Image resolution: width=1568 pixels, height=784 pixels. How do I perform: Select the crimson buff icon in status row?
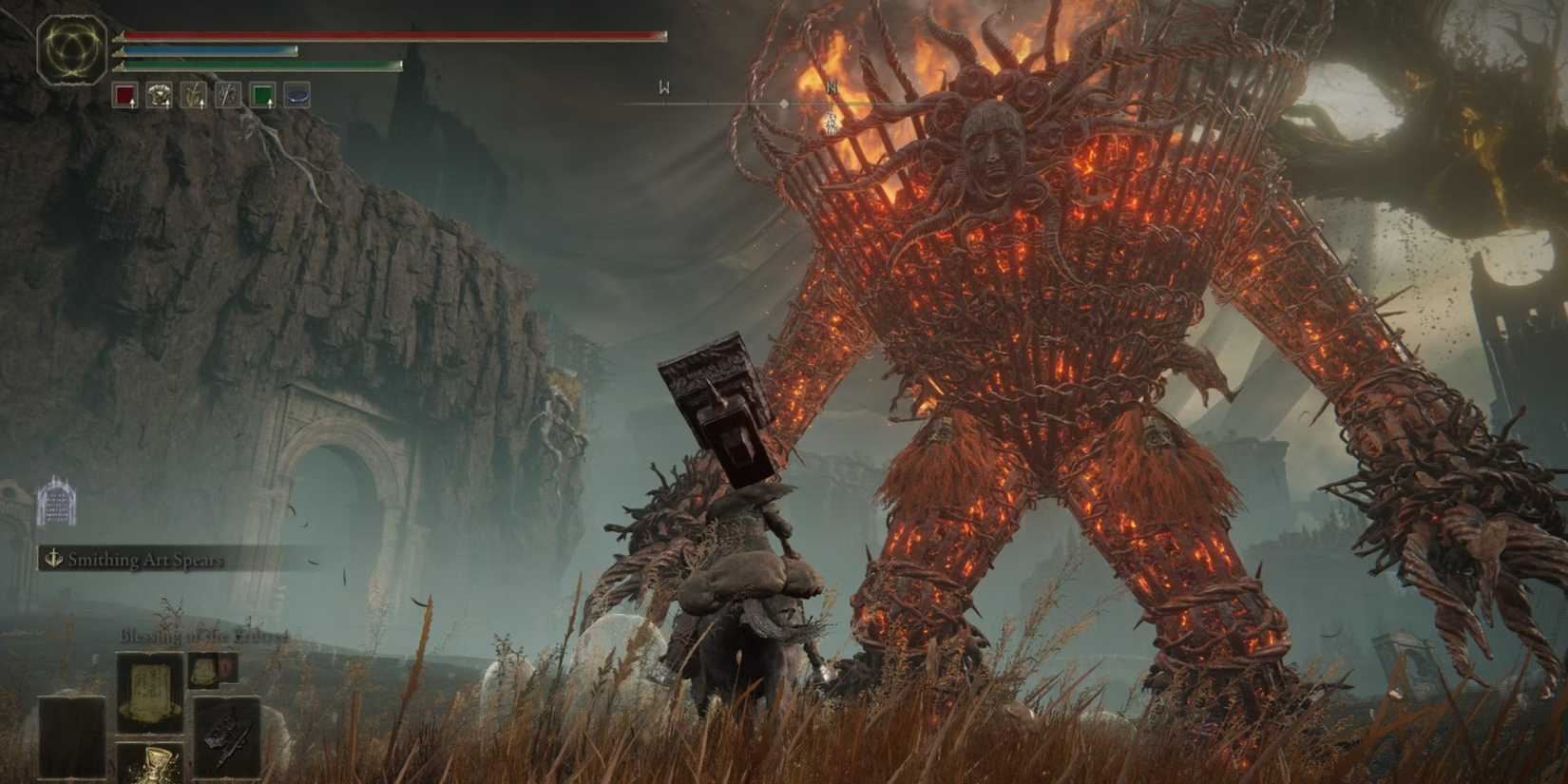pos(124,92)
